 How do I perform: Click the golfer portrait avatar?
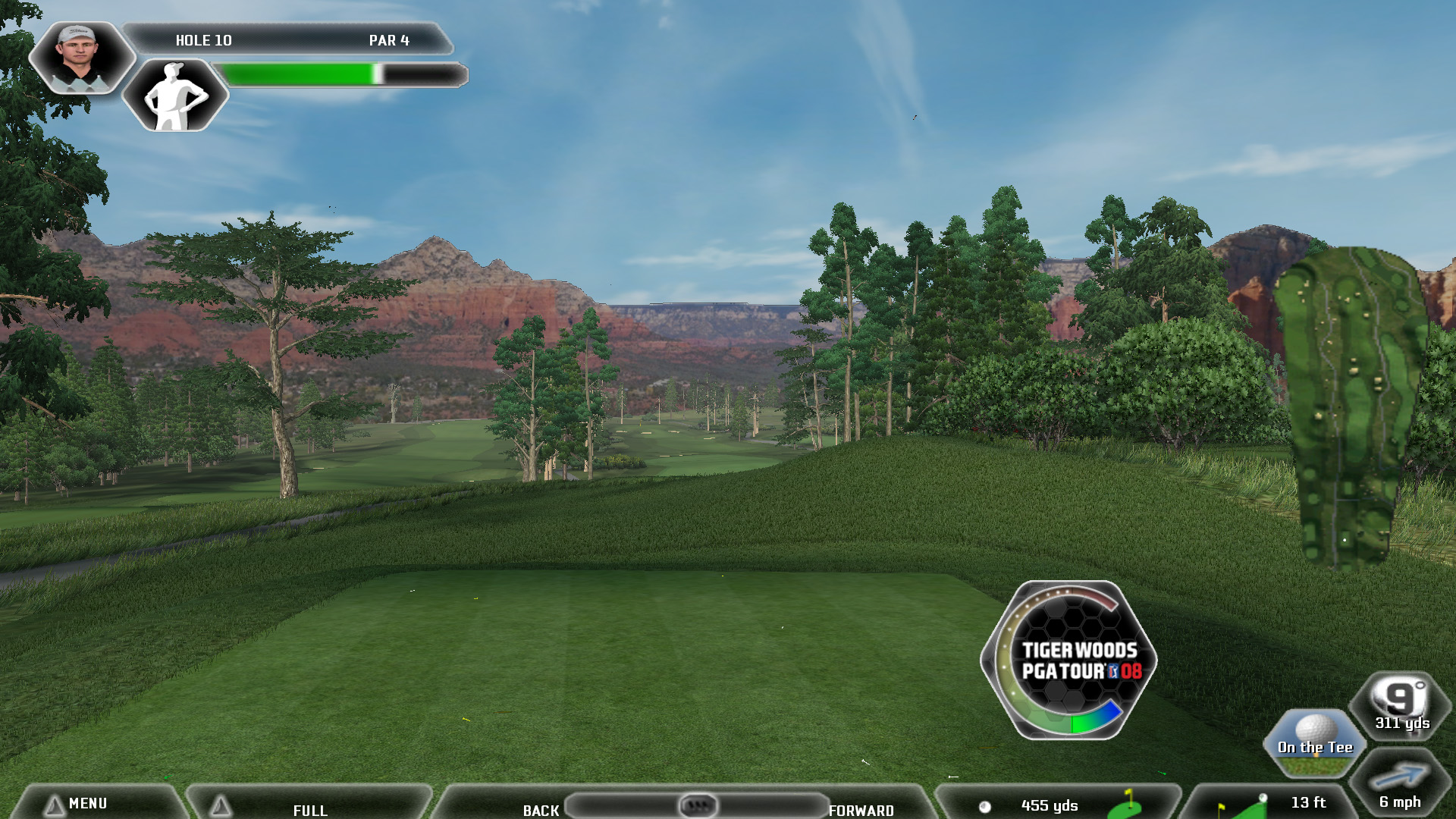coord(79,58)
